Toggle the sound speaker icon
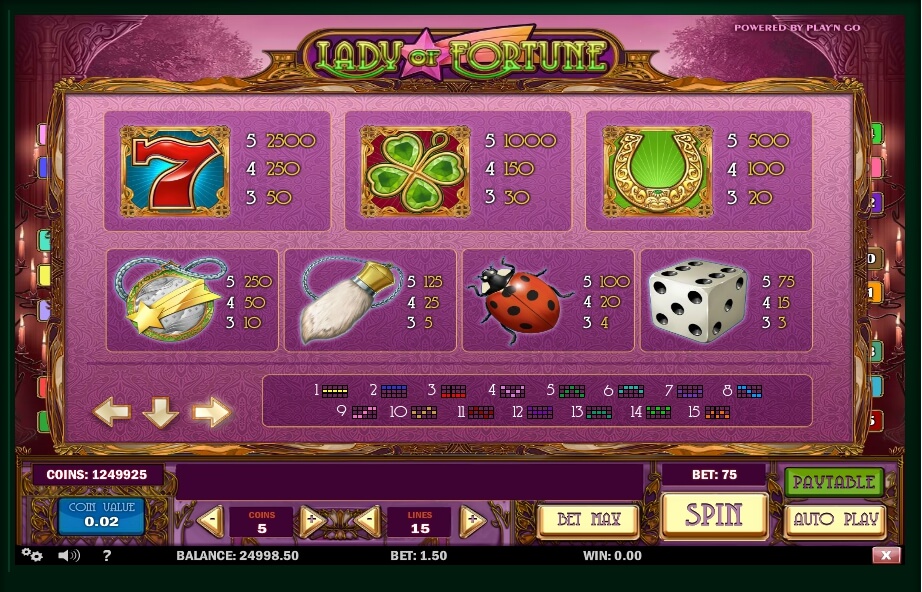Screen dimensions: 922x592 (68, 555)
